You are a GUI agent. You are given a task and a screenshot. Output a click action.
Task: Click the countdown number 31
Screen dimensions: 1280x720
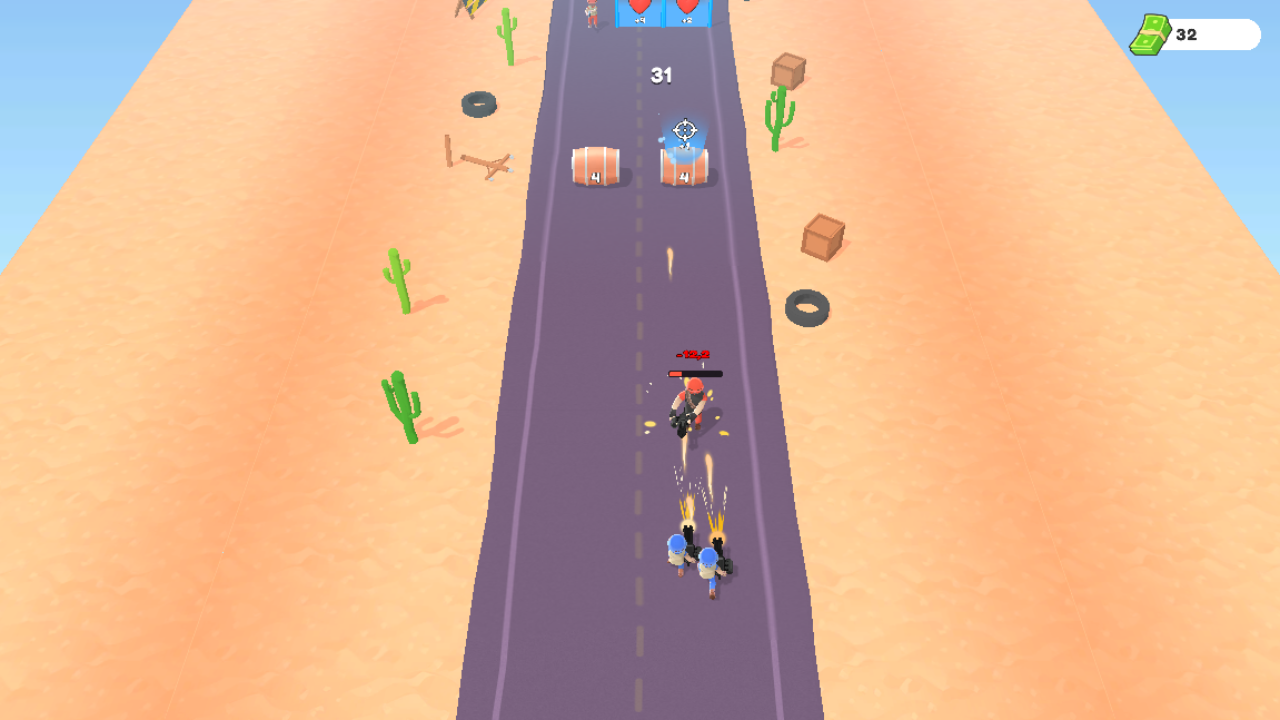pyautogui.click(x=661, y=75)
